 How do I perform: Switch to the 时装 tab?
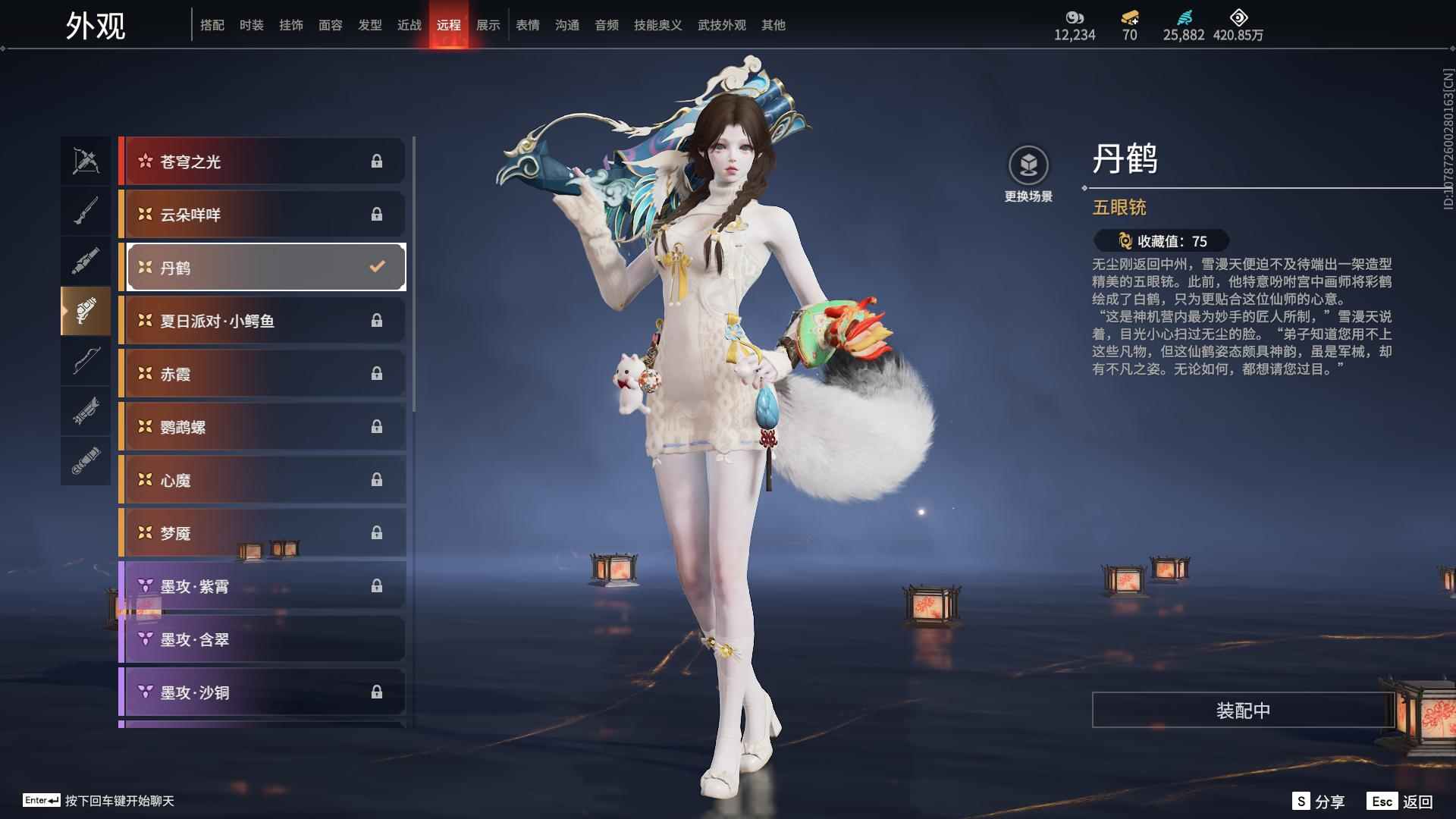(252, 24)
